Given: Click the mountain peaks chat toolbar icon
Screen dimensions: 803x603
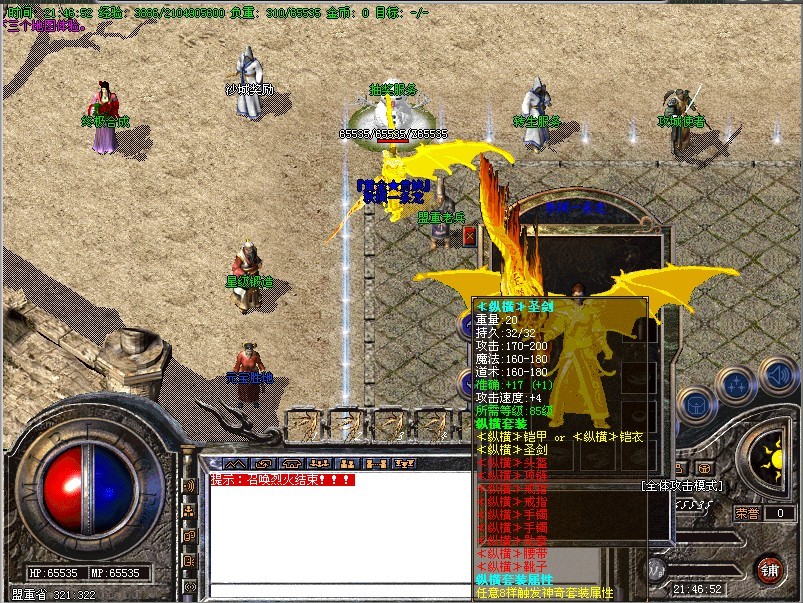Looking at the screenshot, I should click(x=237, y=464).
